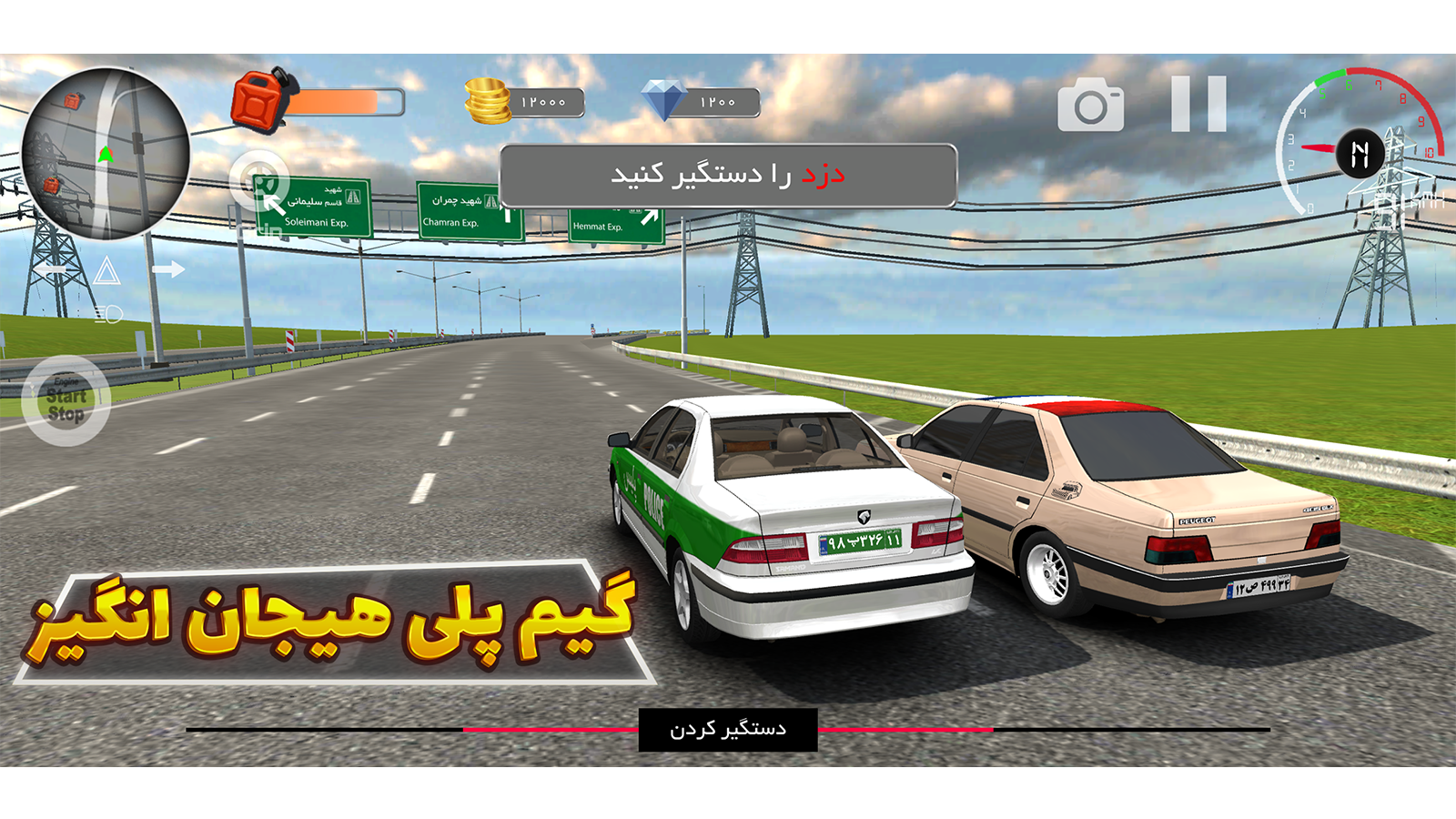Click the green player arrow on the minimap
This screenshot has height=819, width=1456.
tap(105, 153)
